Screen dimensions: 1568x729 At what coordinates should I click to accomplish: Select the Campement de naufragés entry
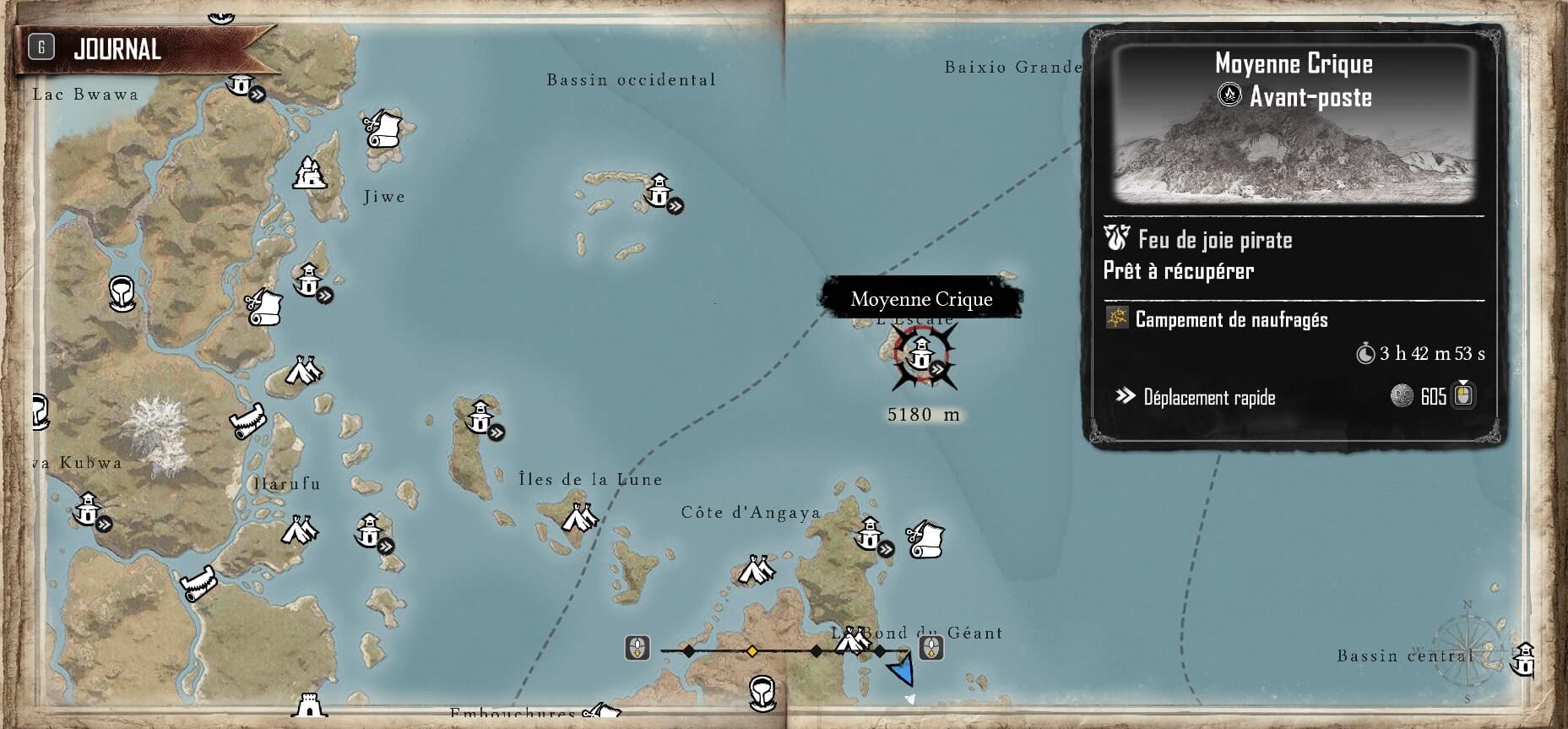pyautogui.click(x=1230, y=319)
